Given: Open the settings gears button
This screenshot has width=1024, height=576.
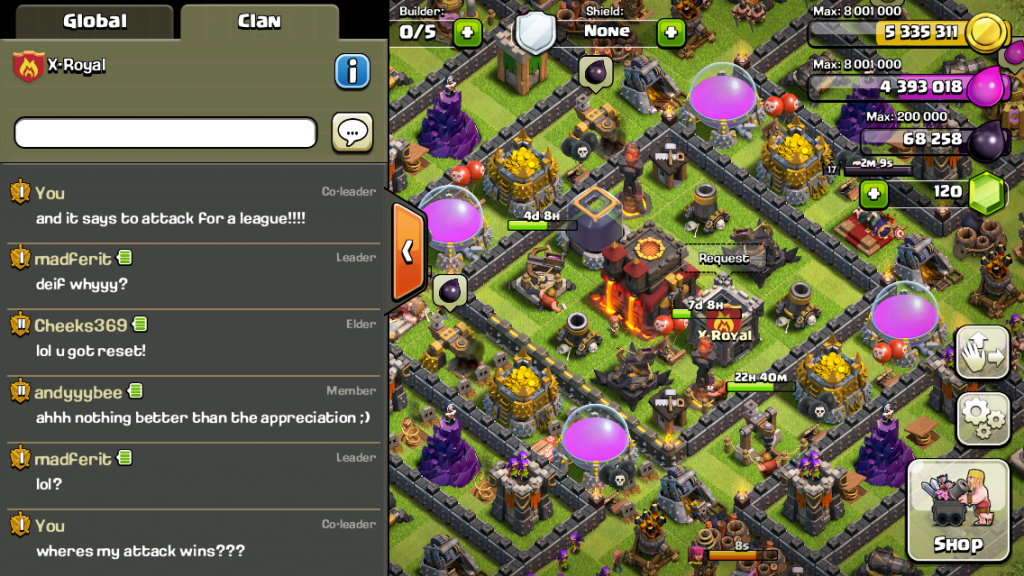Looking at the screenshot, I should [x=983, y=418].
